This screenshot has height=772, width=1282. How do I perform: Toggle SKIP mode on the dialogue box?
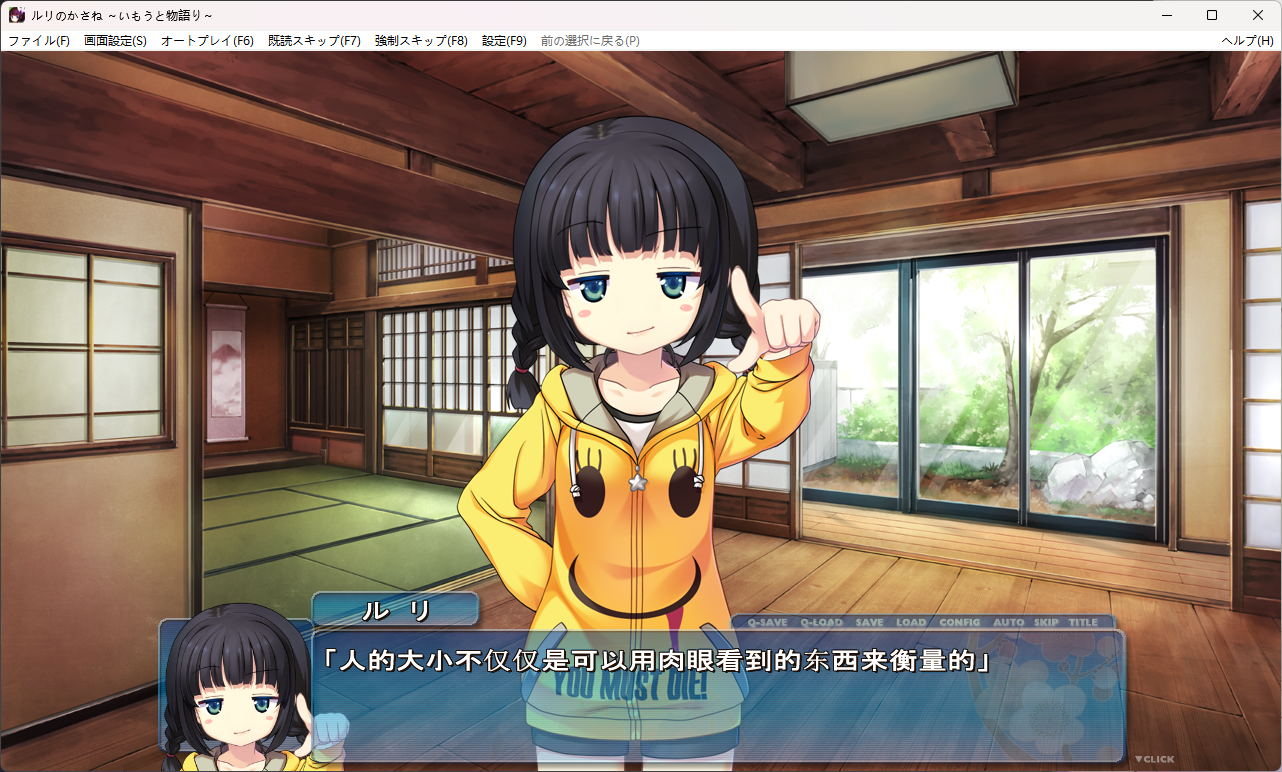tap(1046, 622)
